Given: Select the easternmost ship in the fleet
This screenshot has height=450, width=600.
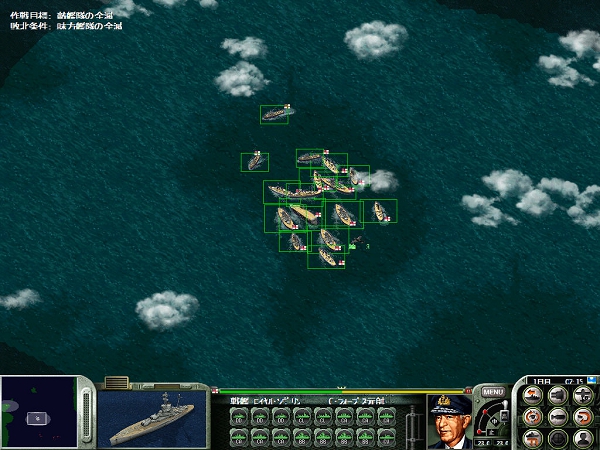Looking at the screenshot, I should (x=379, y=211).
